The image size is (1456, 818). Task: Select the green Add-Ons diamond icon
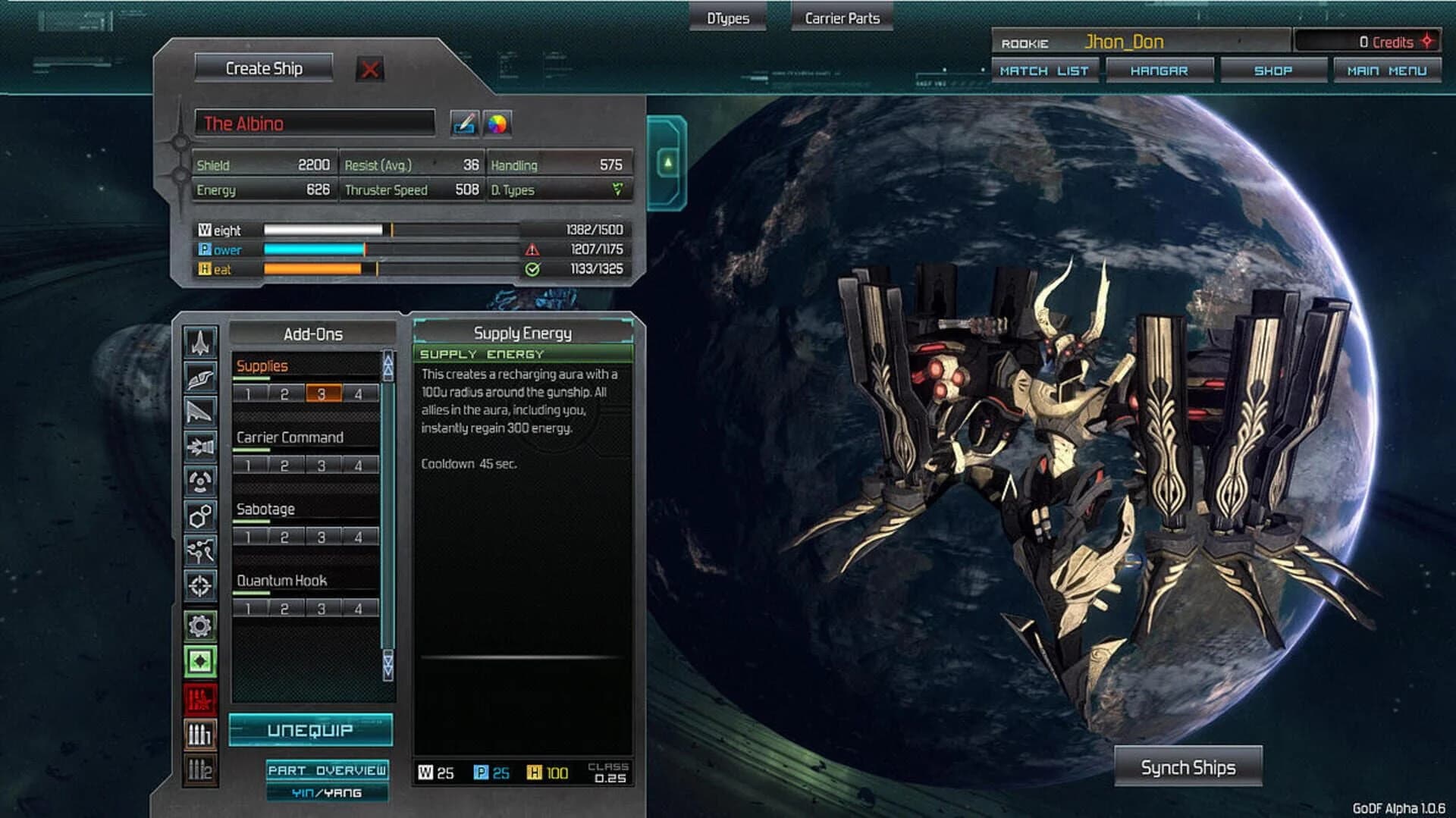tap(199, 661)
